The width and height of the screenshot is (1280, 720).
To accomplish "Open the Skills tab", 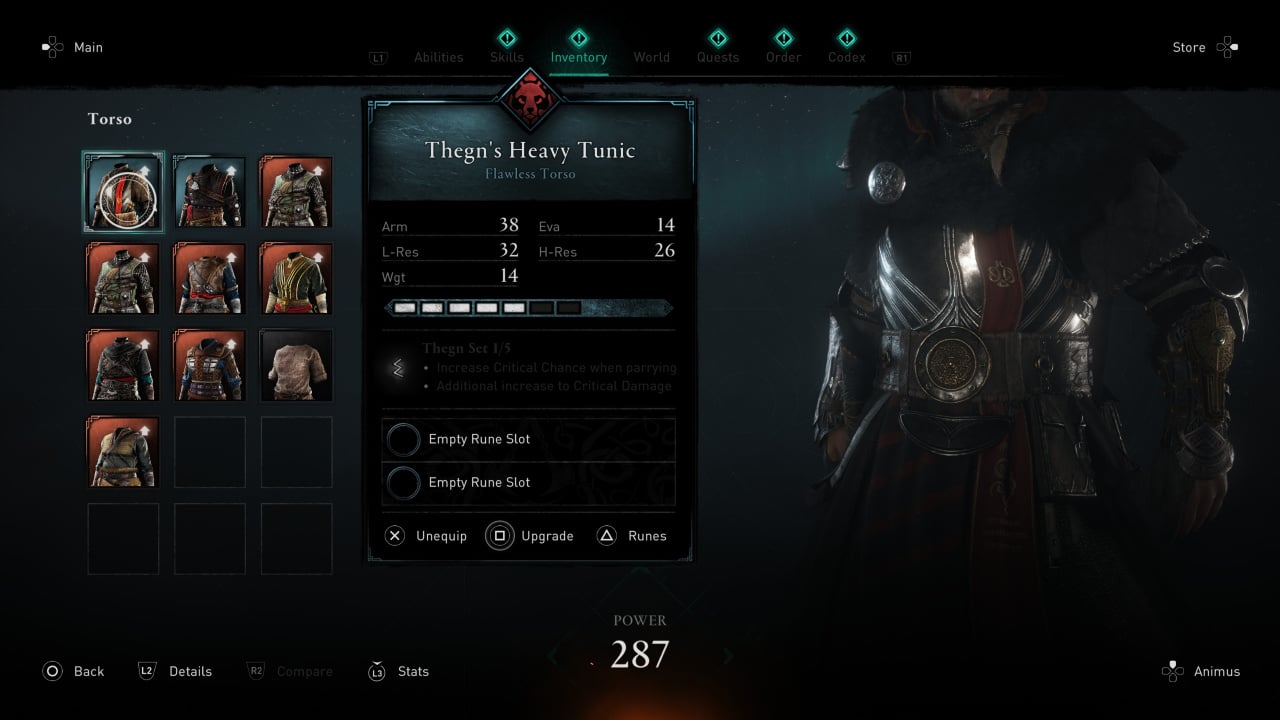I will (507, 57).
